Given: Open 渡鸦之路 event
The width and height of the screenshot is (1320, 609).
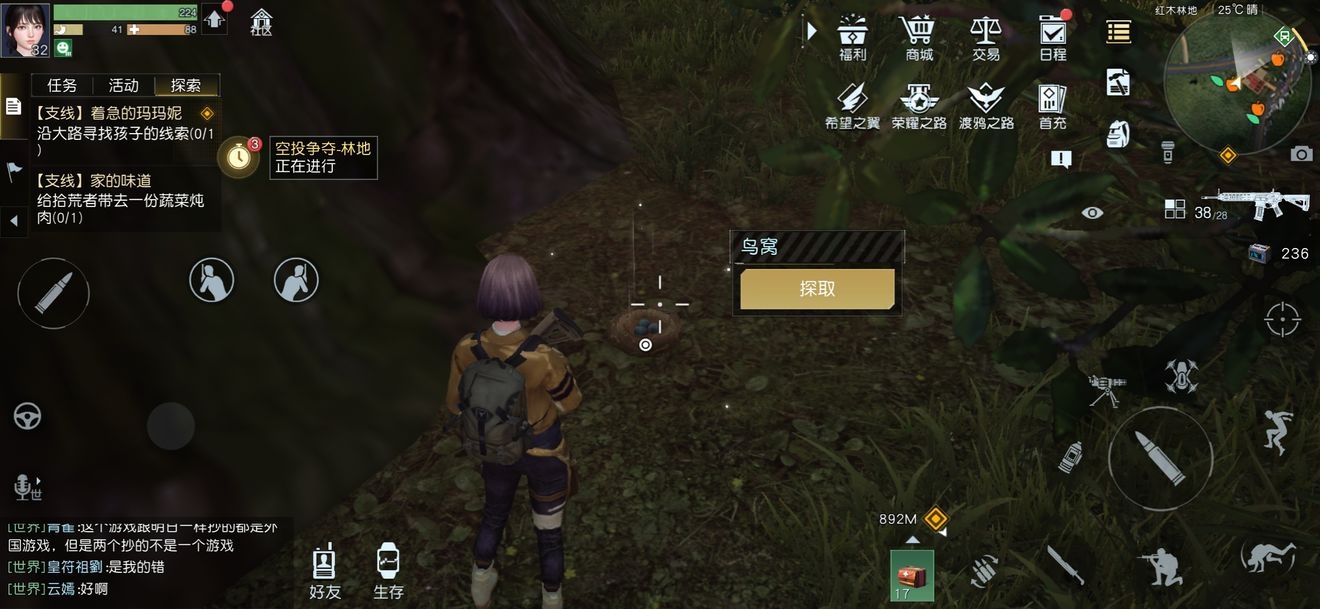Looking at the screenshot, I should pos(985,105).
